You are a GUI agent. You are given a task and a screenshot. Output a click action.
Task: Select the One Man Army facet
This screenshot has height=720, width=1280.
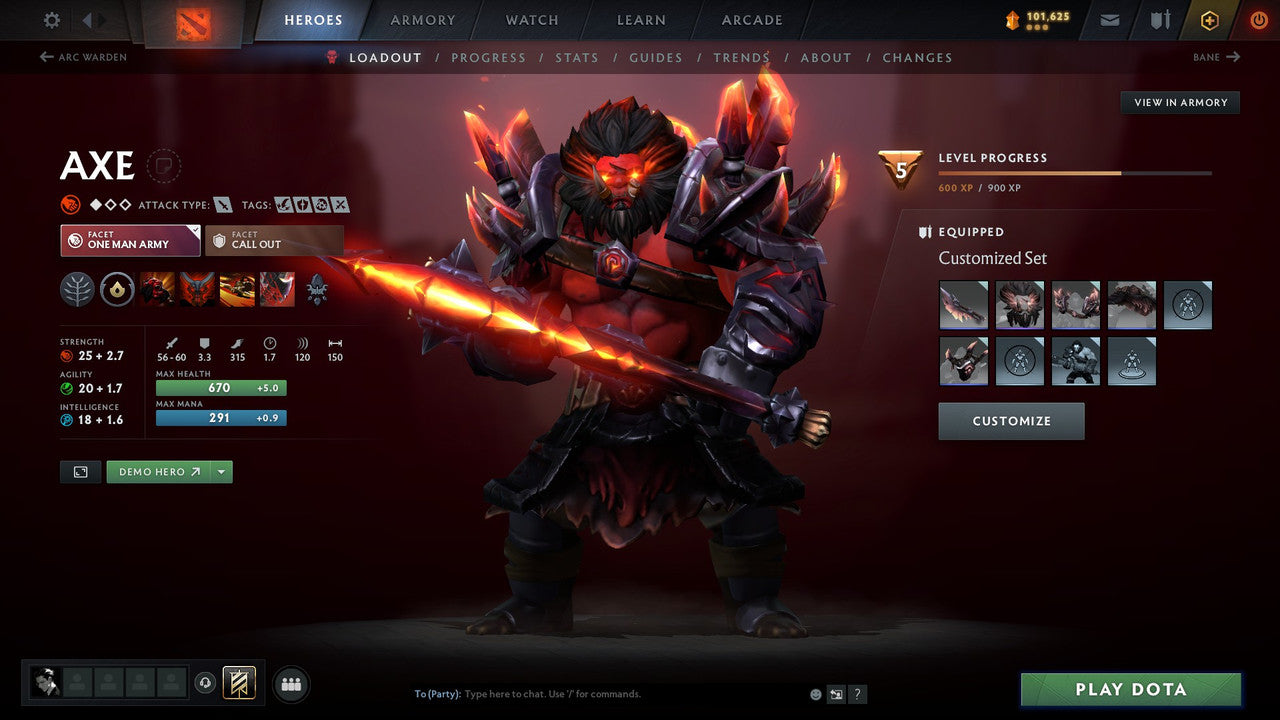point(129,240)
